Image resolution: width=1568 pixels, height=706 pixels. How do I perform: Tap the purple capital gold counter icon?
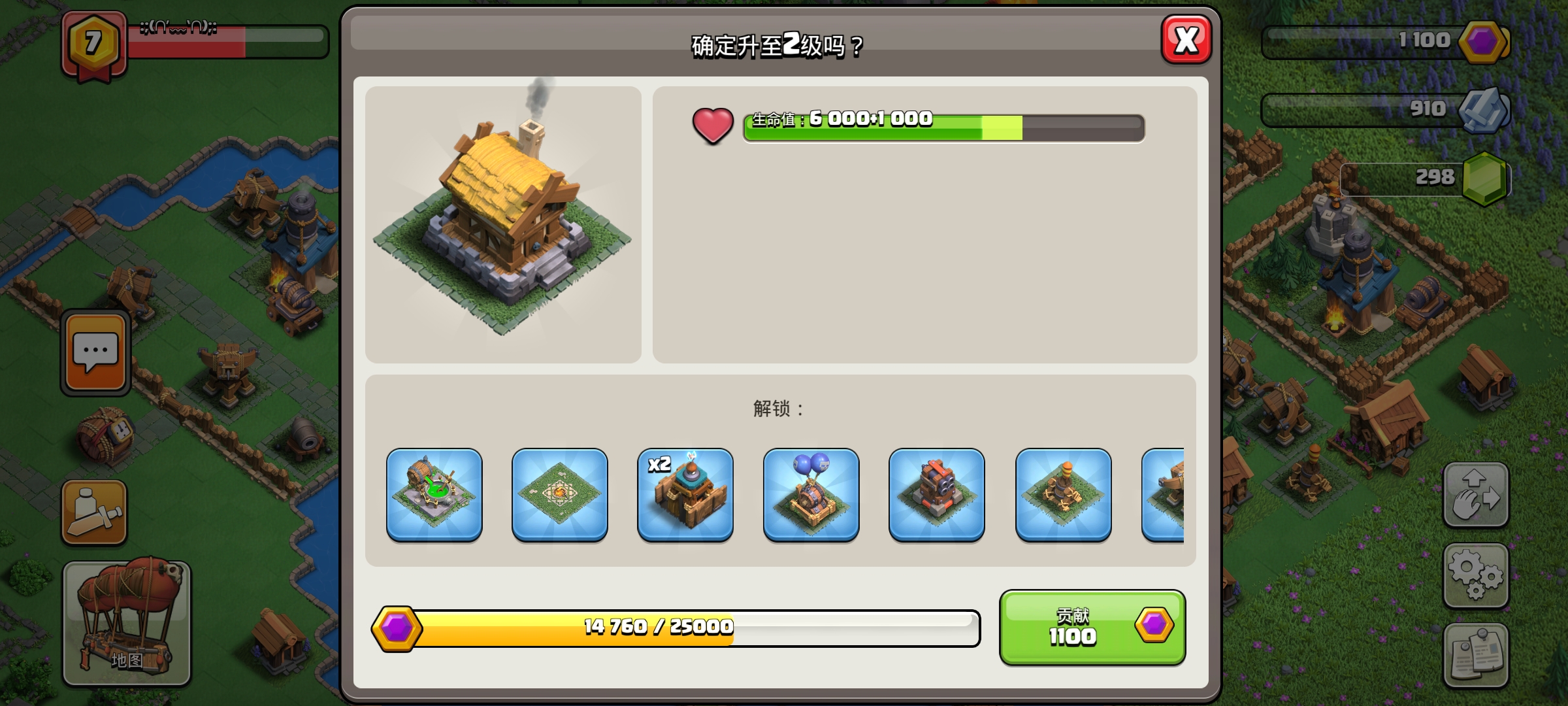tap(1483, 42)
